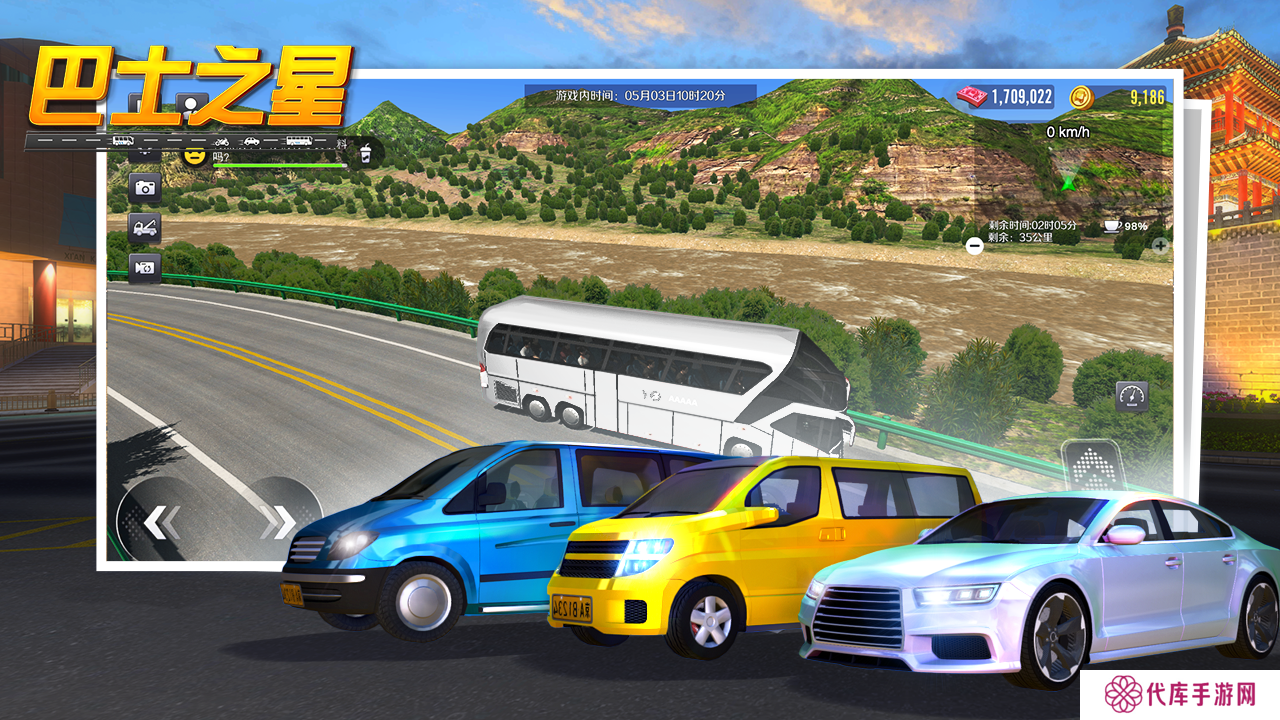This screenshot has height=720, width=1280.
Task: Zoom in minimap with plus button
Action: 1160,244
